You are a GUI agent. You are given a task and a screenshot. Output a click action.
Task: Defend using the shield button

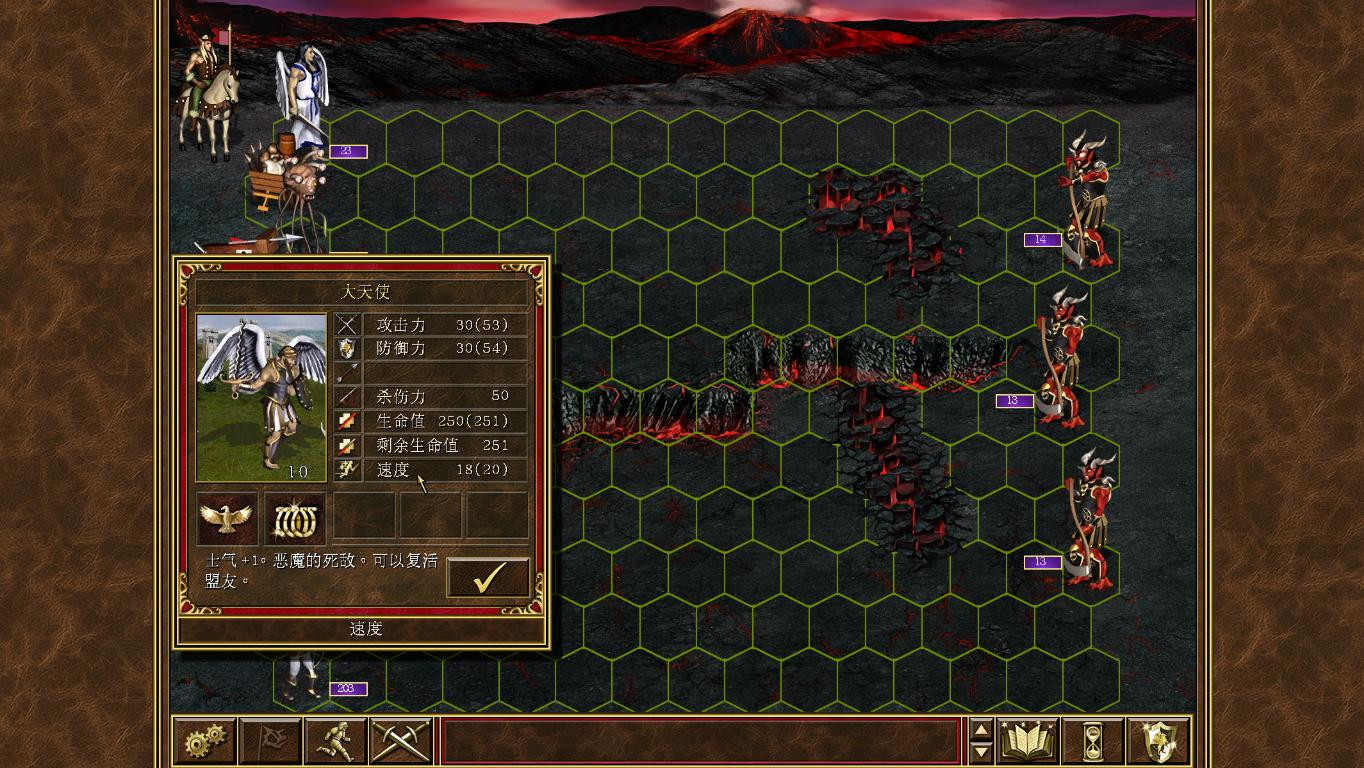pos(1159,741)
